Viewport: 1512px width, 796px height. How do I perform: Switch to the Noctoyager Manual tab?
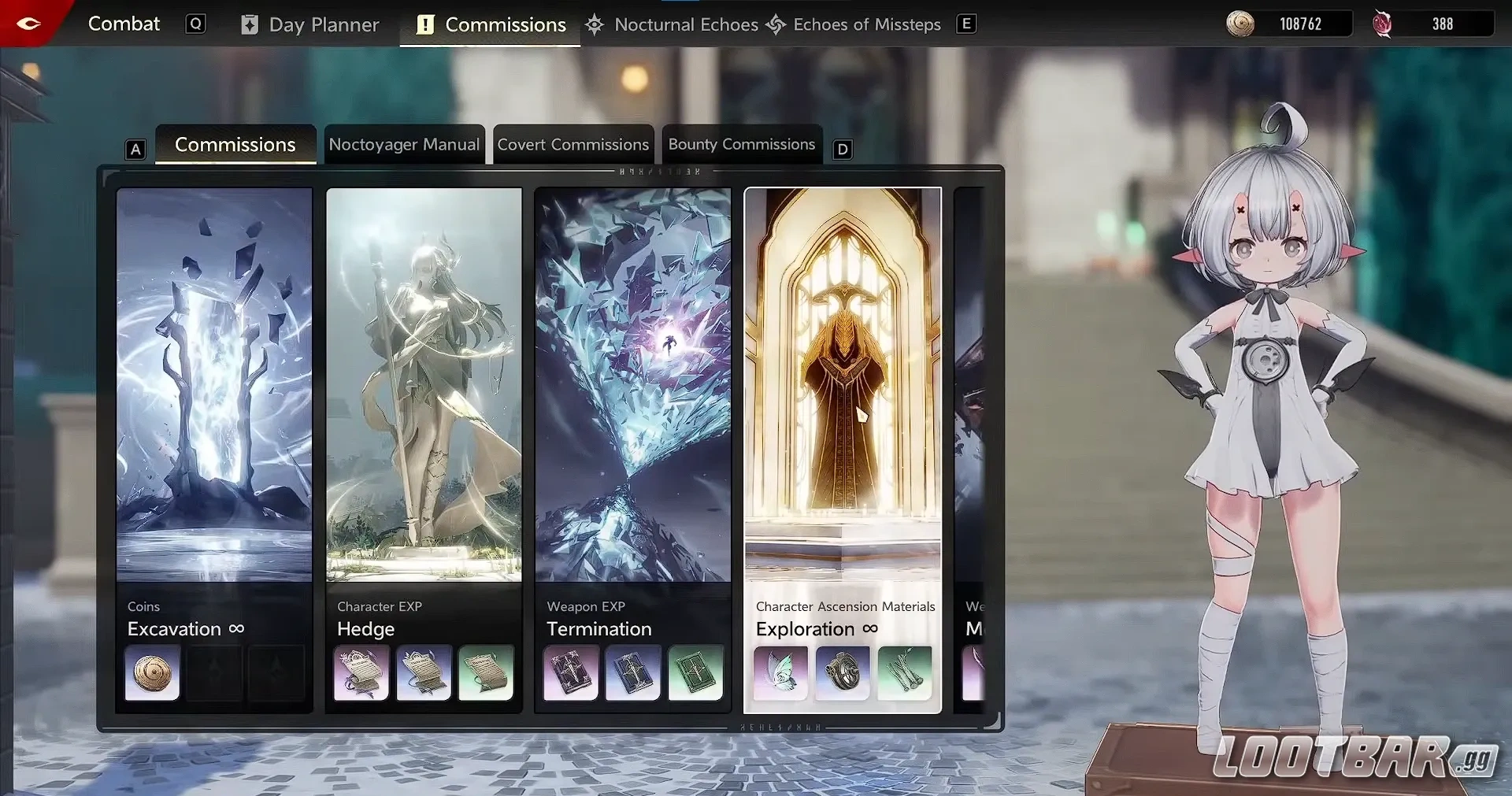click(404, 144)
